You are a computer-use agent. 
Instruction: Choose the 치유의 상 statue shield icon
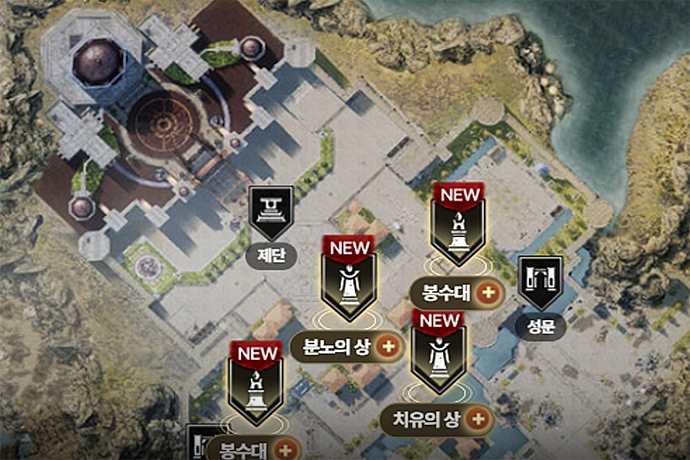coord(437,355)
